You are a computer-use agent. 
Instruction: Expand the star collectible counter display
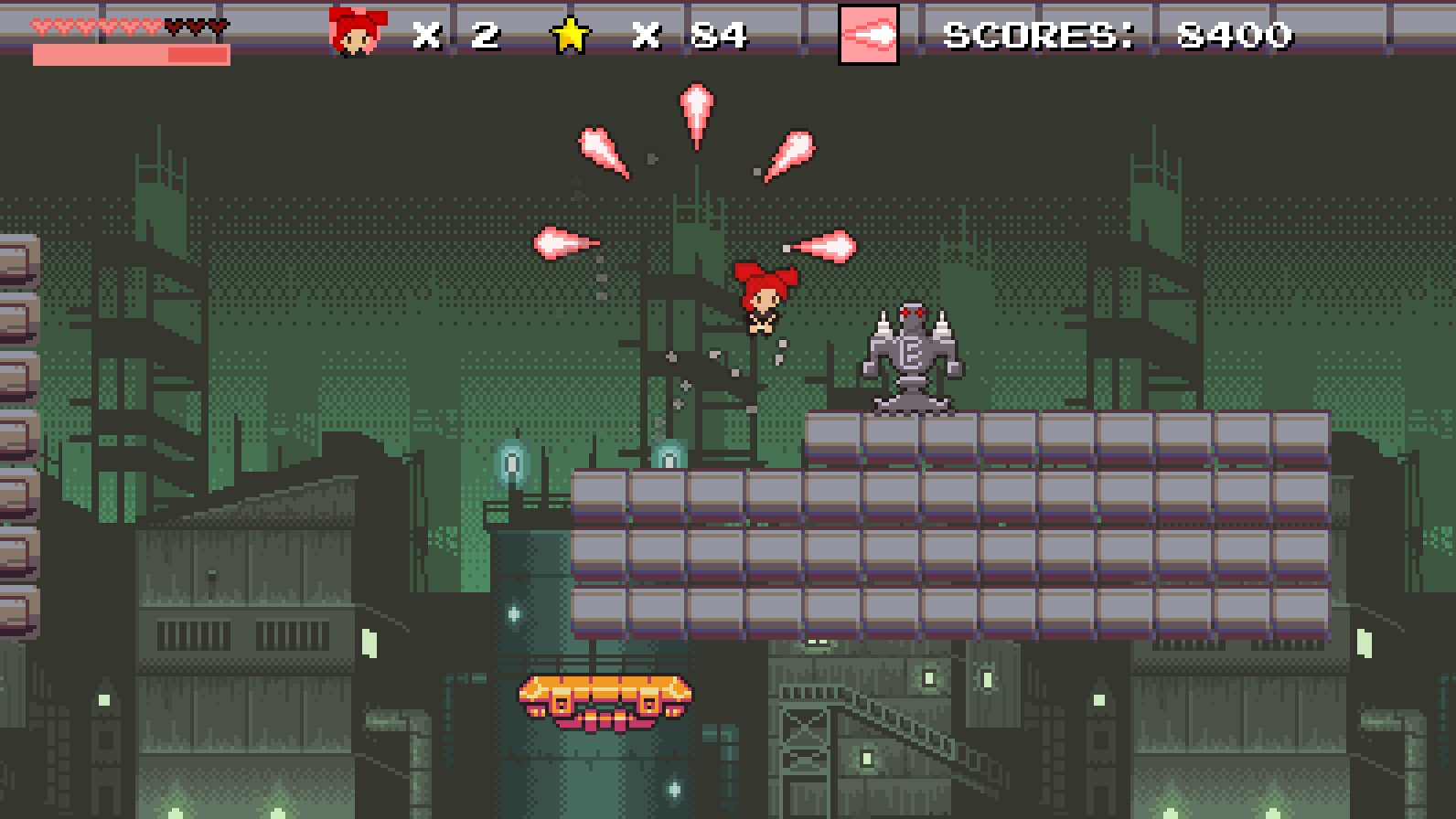(691, 37)
